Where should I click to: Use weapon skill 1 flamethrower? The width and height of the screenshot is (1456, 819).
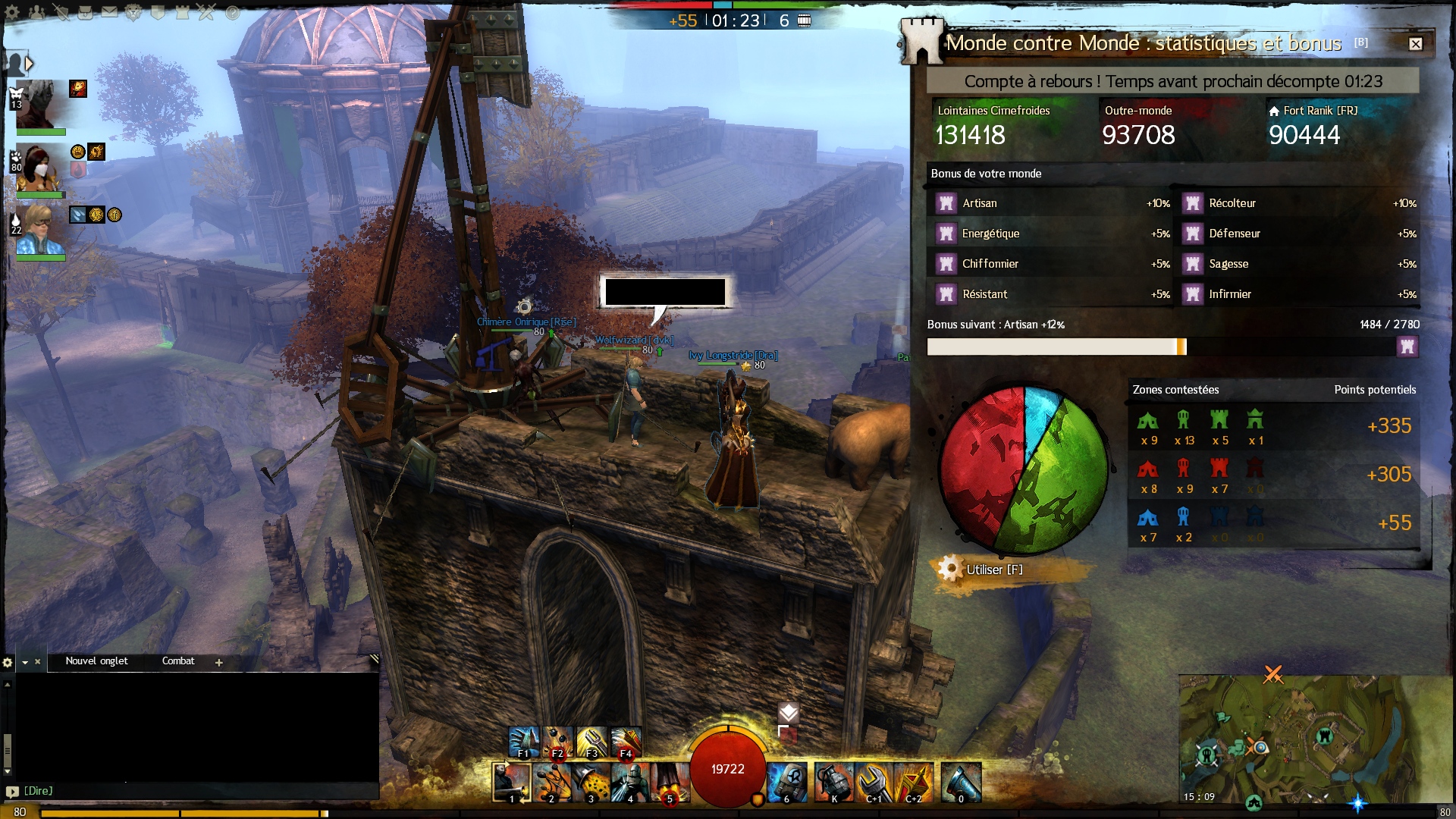coord(511,782)
